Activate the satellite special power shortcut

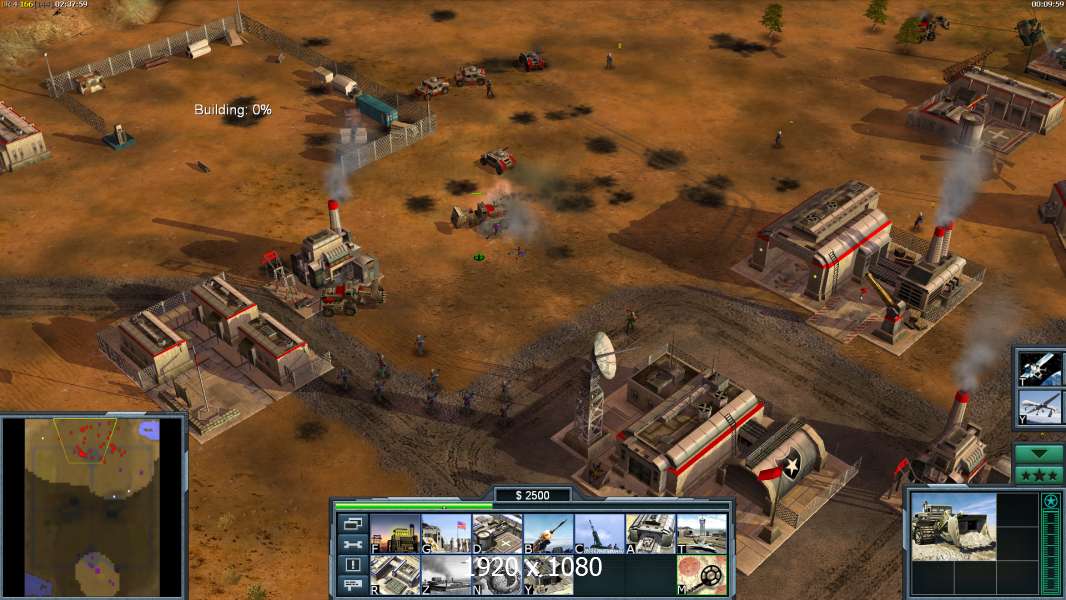coord(1037,368)
